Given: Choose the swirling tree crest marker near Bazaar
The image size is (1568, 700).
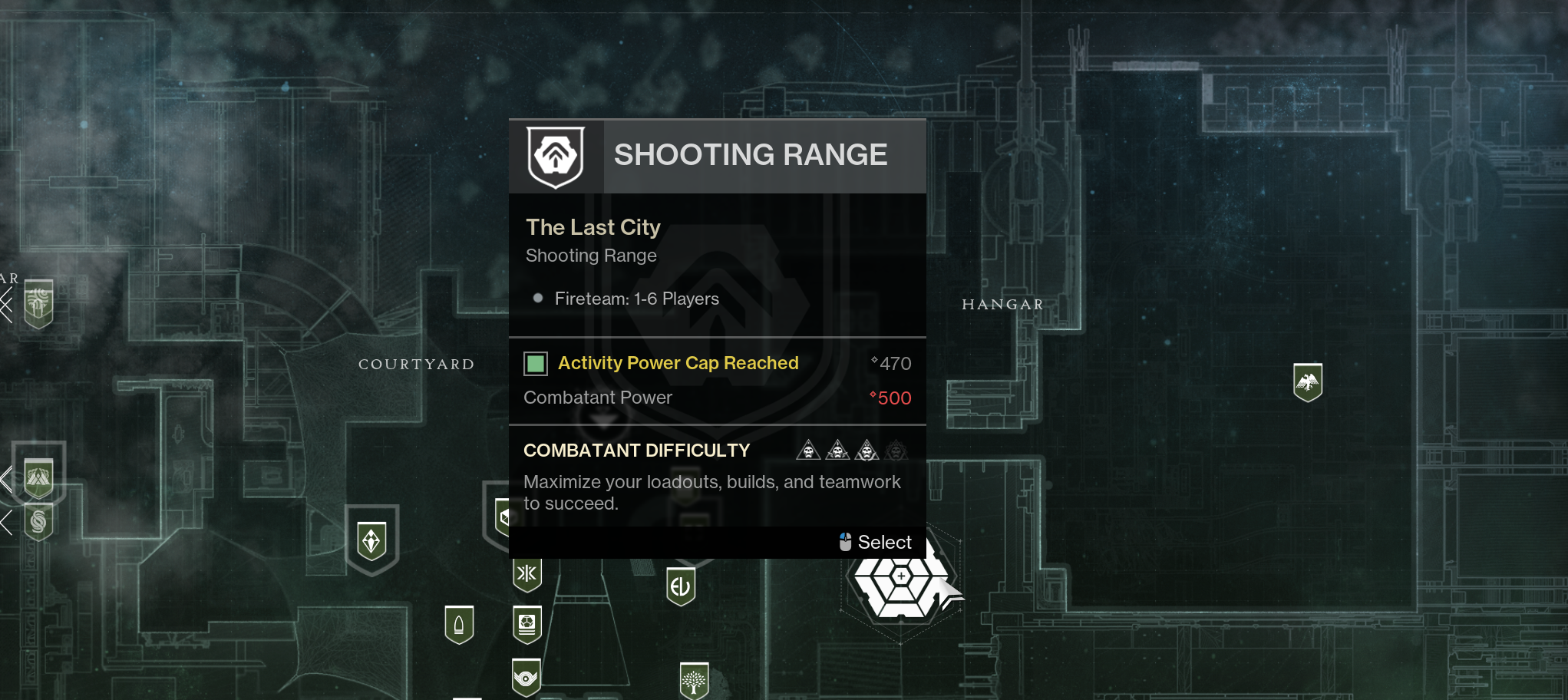Looking at the screenshot, I should point(38,302).
